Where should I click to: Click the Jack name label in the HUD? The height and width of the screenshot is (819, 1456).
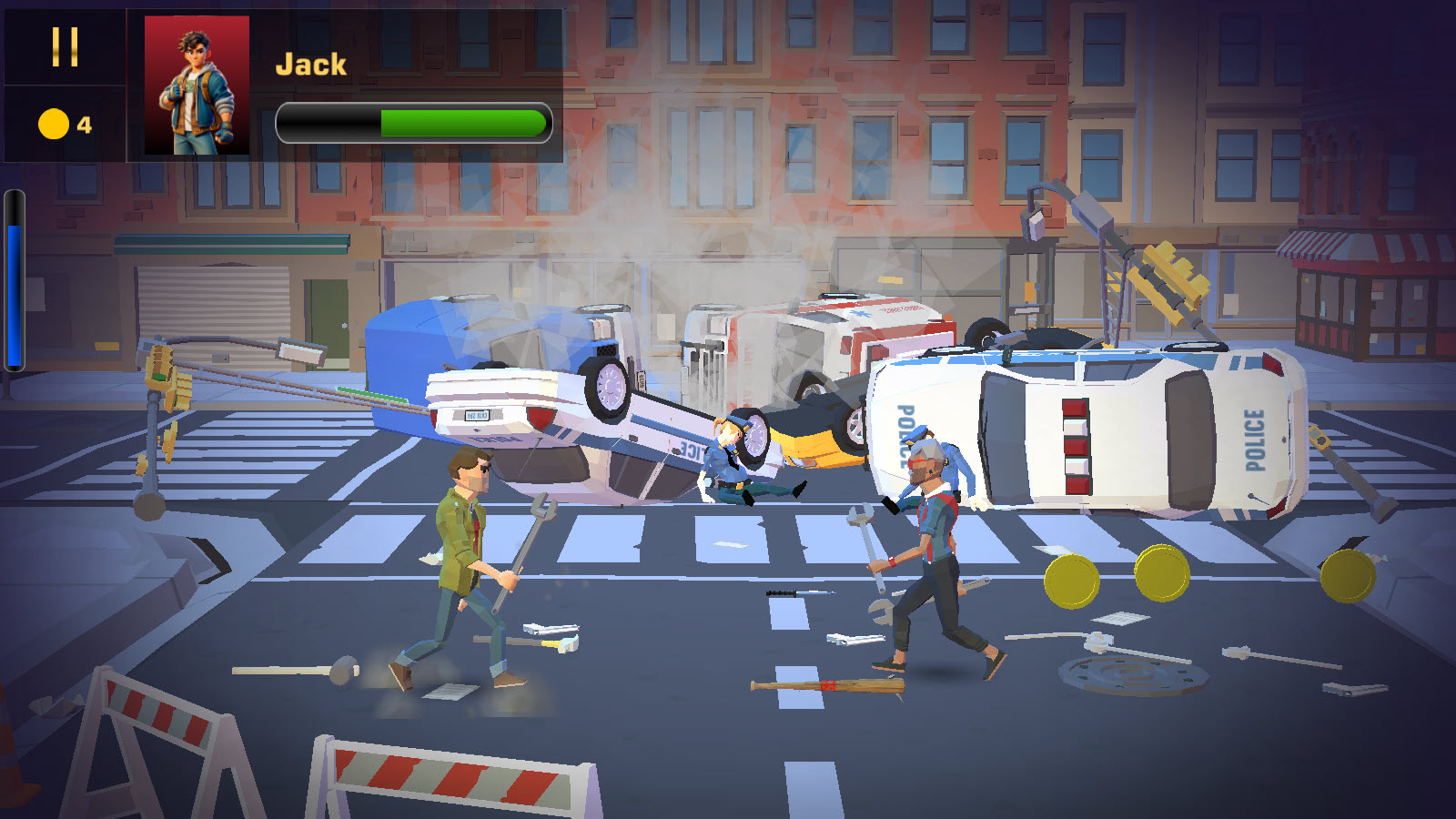pyautogui.click(x=309, y=64)
